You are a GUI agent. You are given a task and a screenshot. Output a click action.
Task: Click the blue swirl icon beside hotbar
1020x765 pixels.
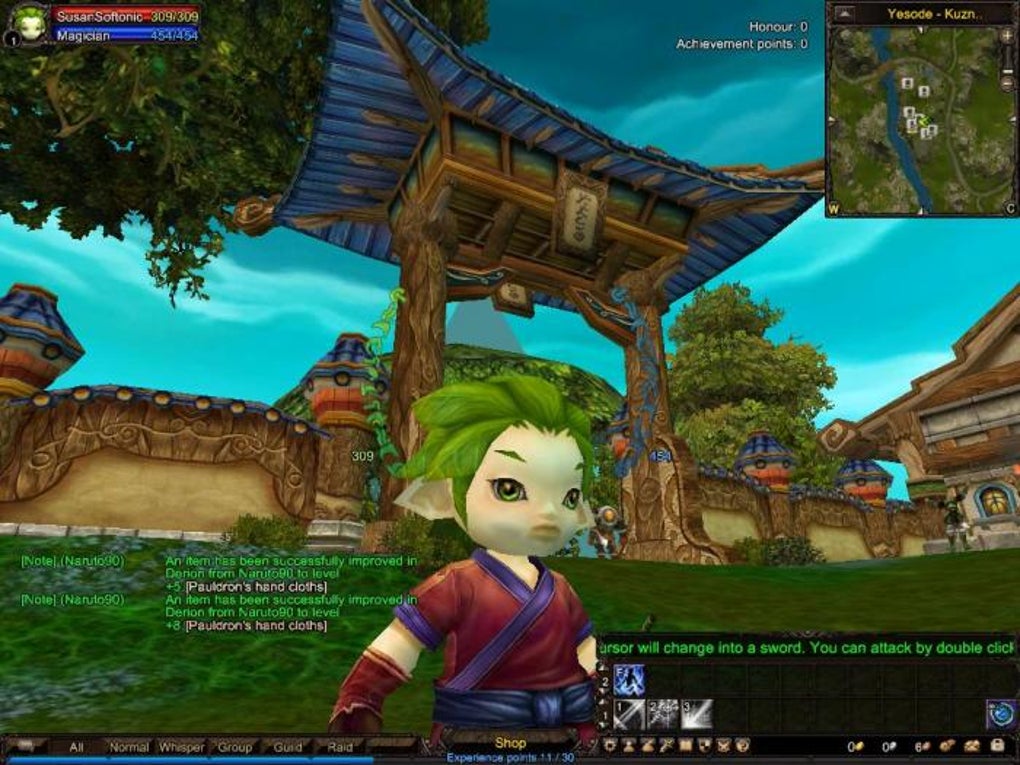pos(1001,714)
